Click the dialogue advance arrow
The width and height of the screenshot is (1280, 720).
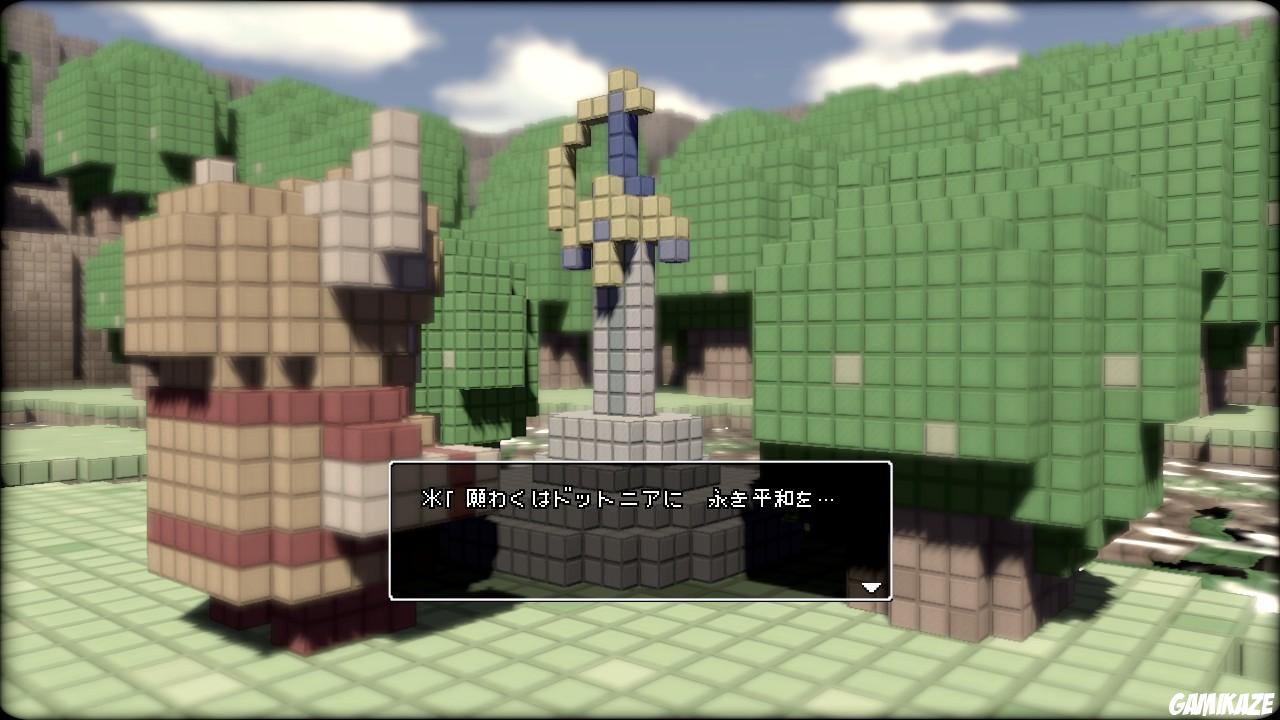[x=871, y=587]
